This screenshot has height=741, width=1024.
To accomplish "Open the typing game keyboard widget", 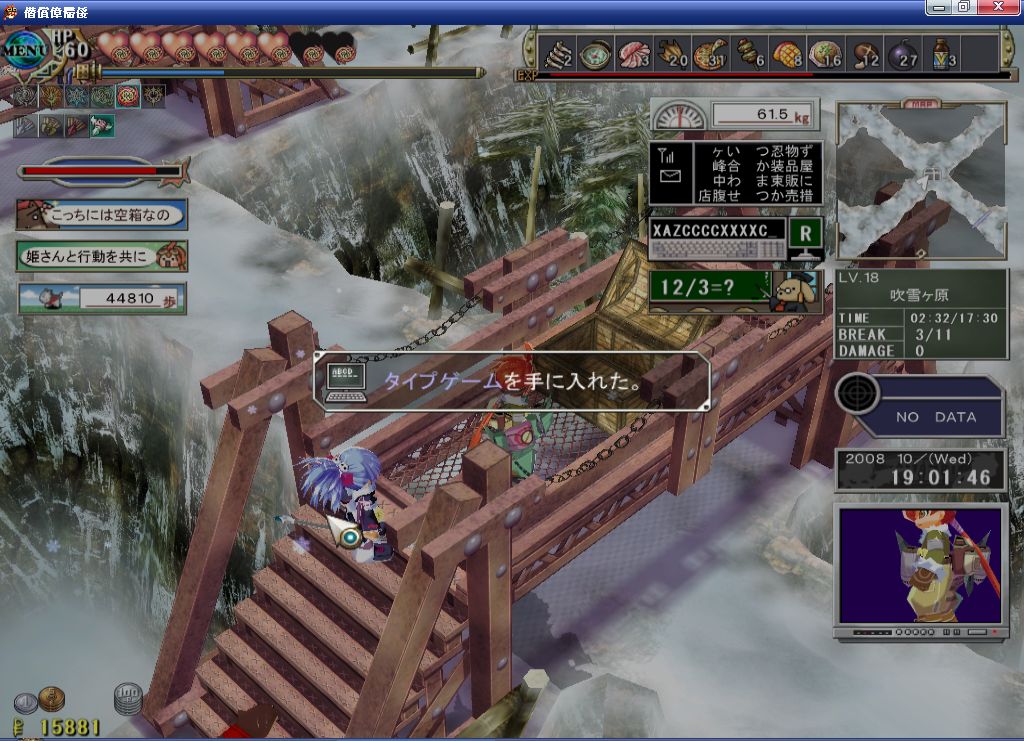I will click(735, 240).
